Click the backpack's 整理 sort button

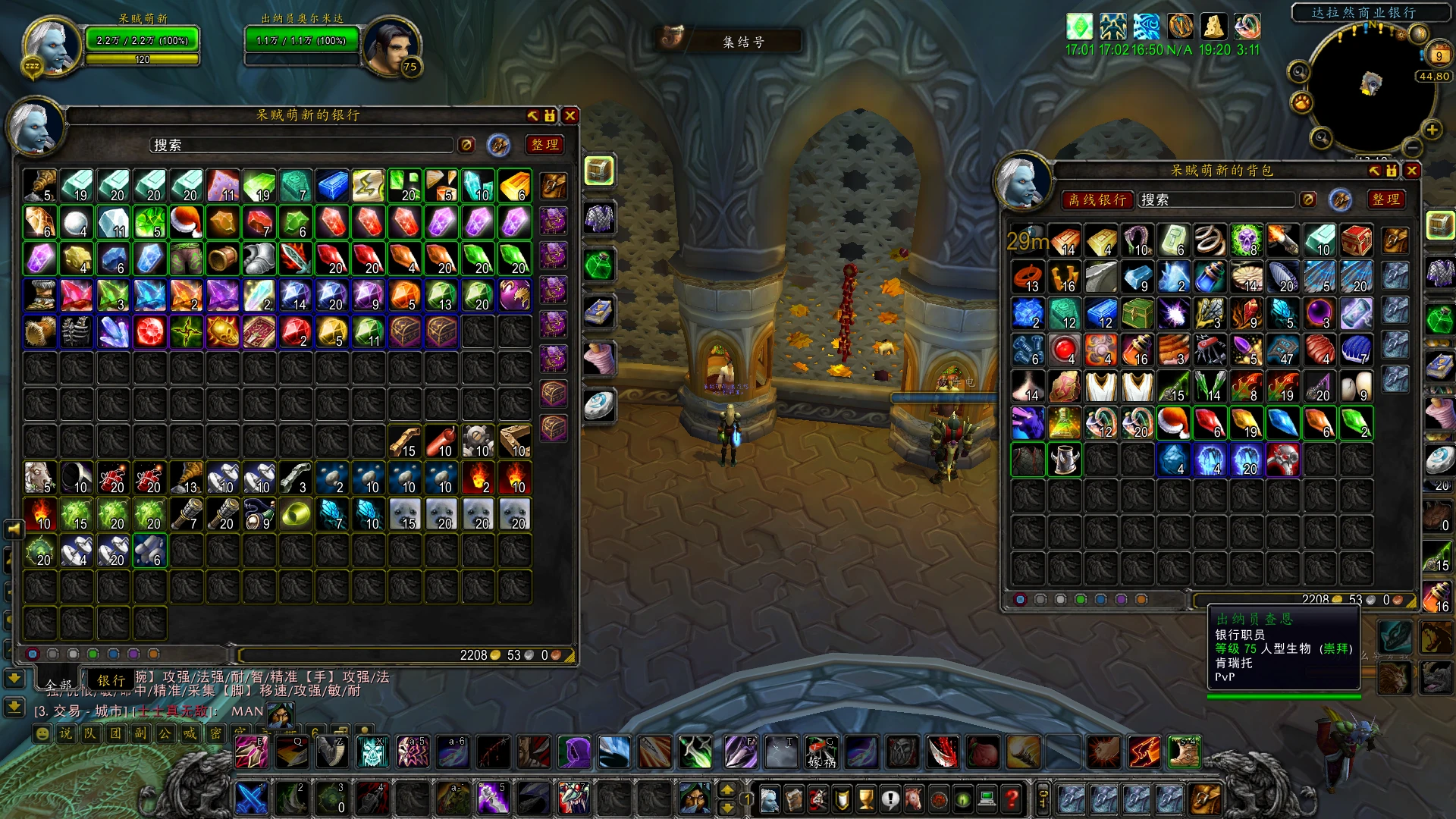[1385, 199]
